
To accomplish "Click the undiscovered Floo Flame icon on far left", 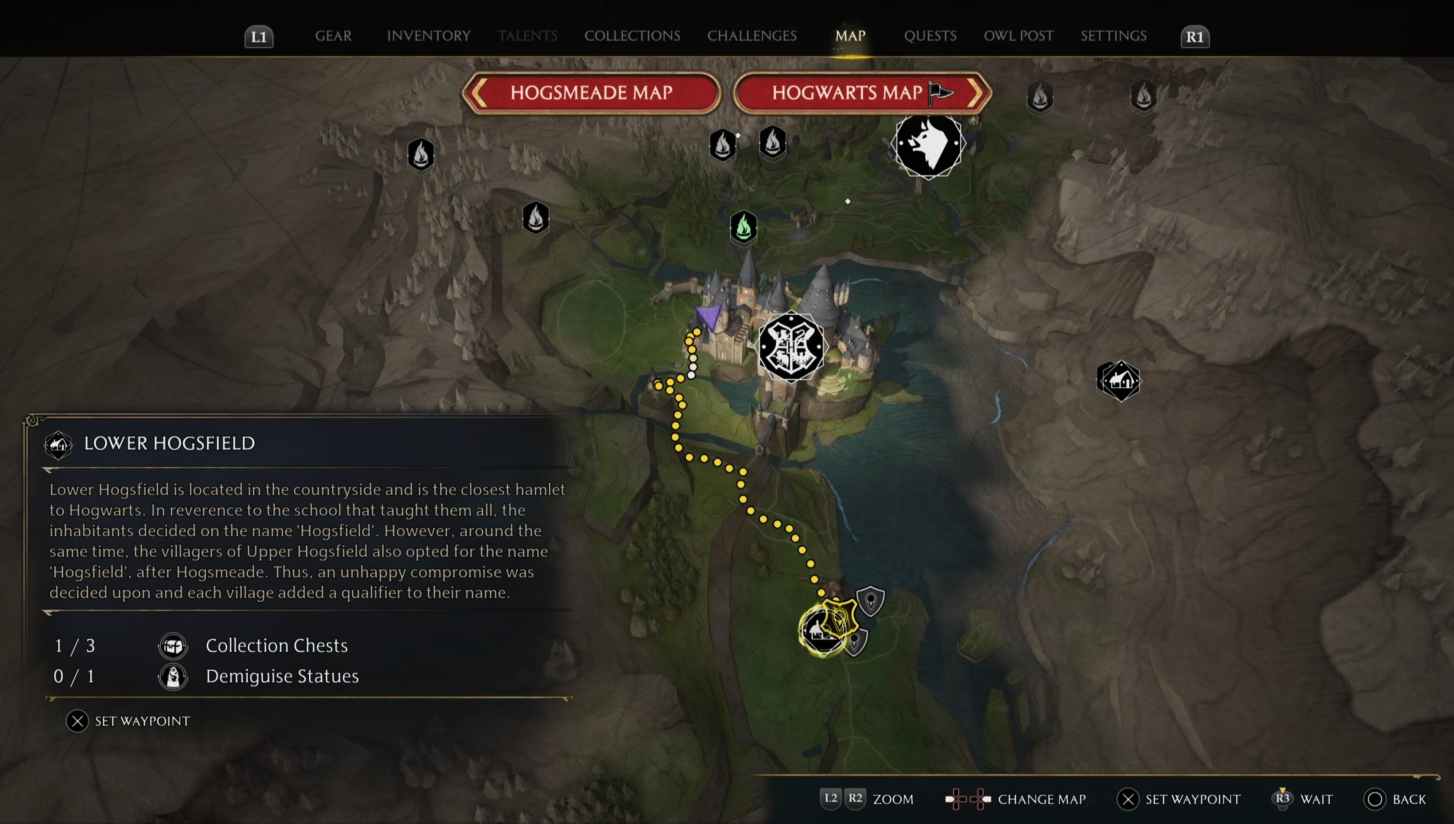I will click(x=420, y=154).
